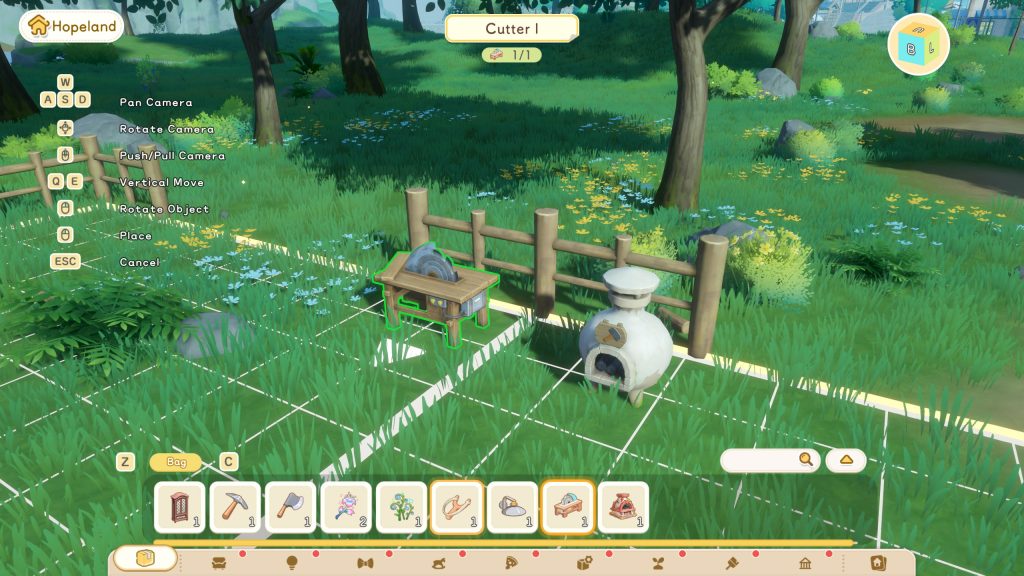This screenshot has height=576, width=1024.
Task: Pick the pink flower wand item
Action: tap(346, 507)
